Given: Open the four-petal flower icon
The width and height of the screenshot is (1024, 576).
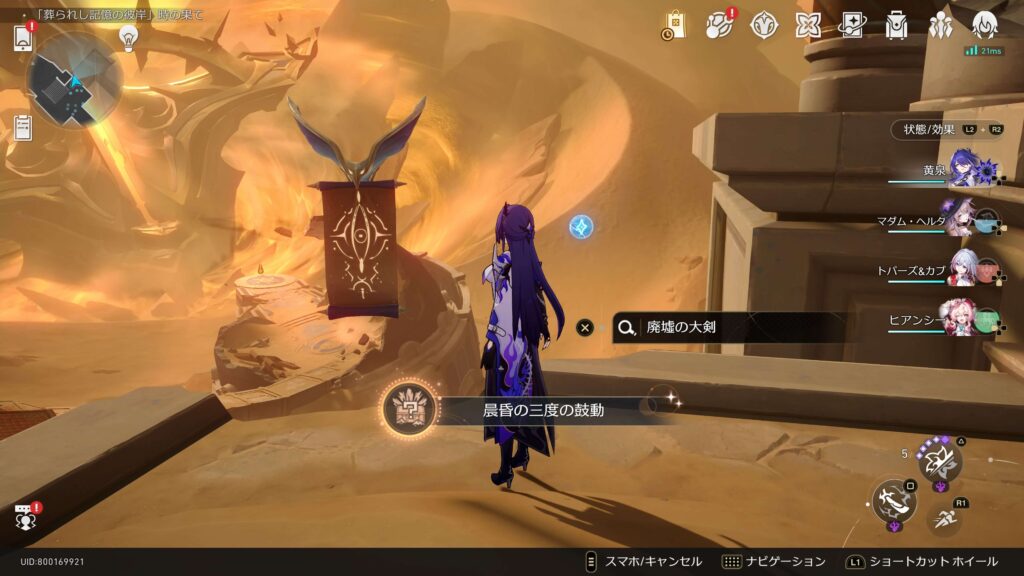Looking at the screenshot, I should point(808,25).
